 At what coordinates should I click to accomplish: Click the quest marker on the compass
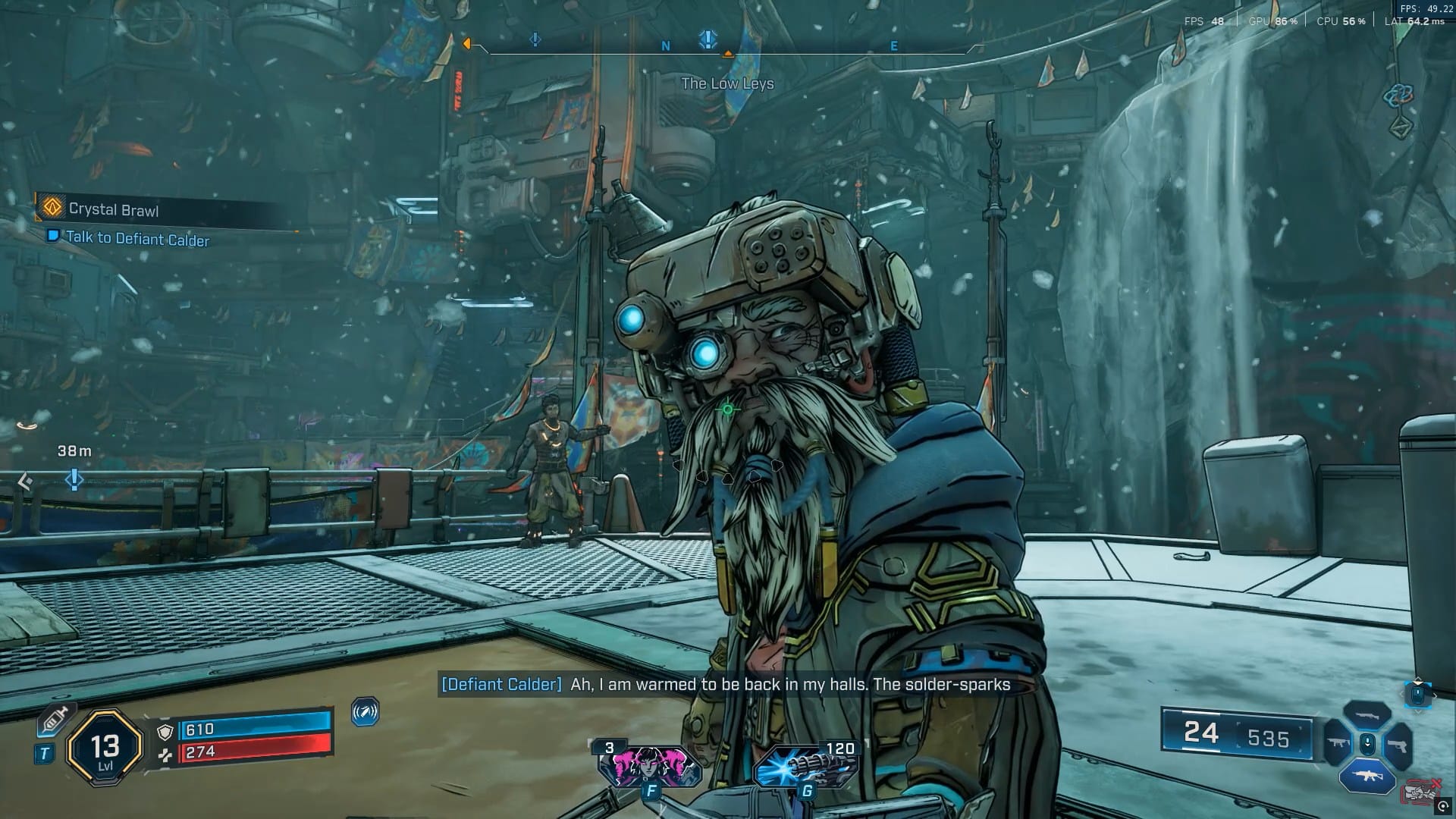pyautogui.click(x=708, y=39)
